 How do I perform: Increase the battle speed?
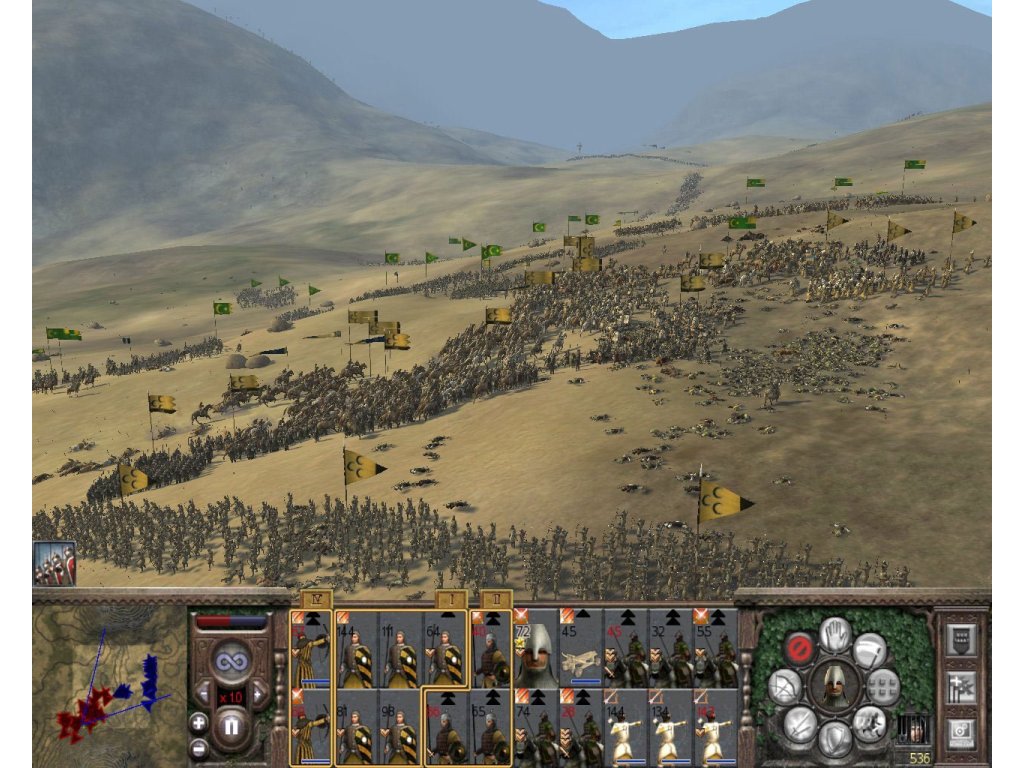click(x=259, y=692)
